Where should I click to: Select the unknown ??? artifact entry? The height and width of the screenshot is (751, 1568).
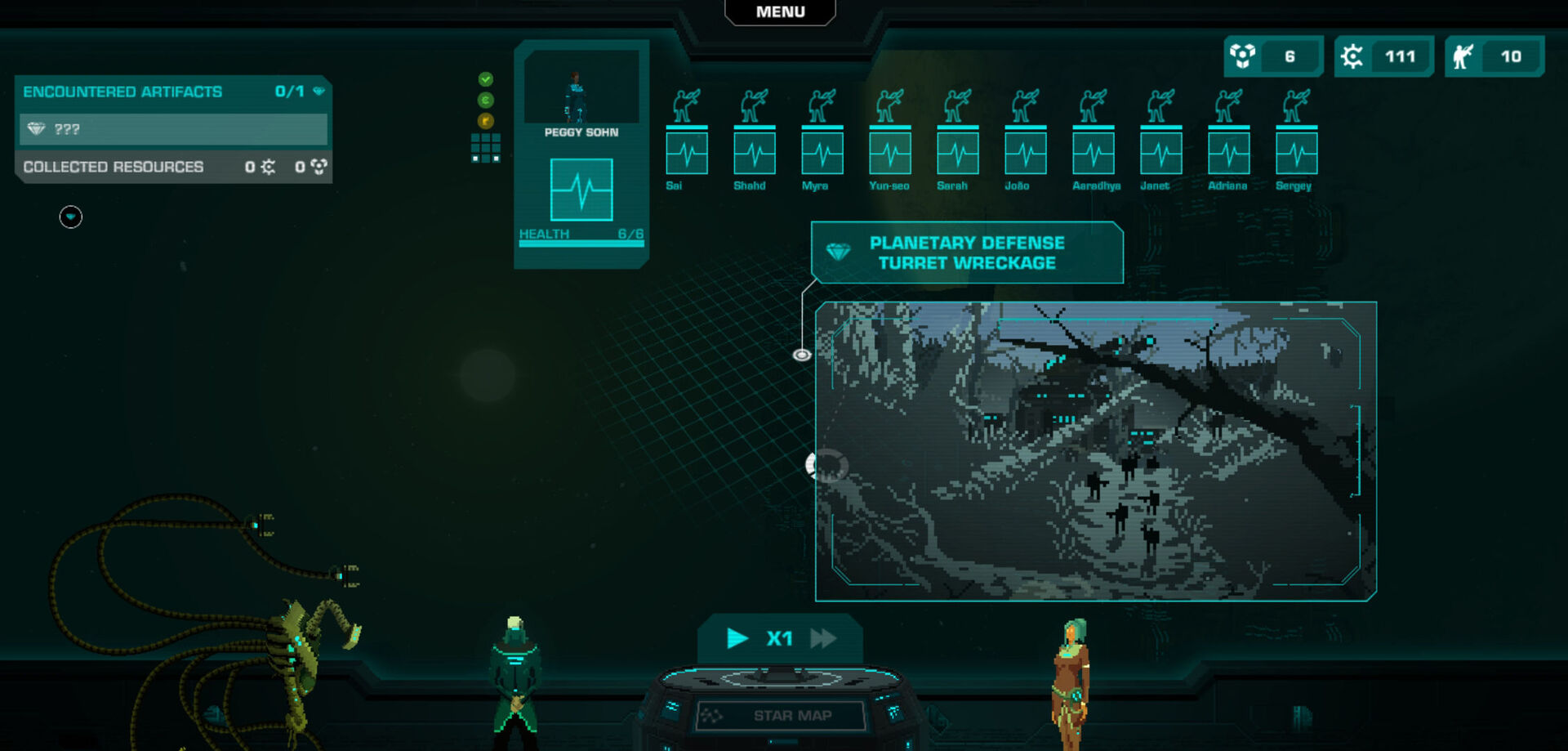tap(173, 129)
